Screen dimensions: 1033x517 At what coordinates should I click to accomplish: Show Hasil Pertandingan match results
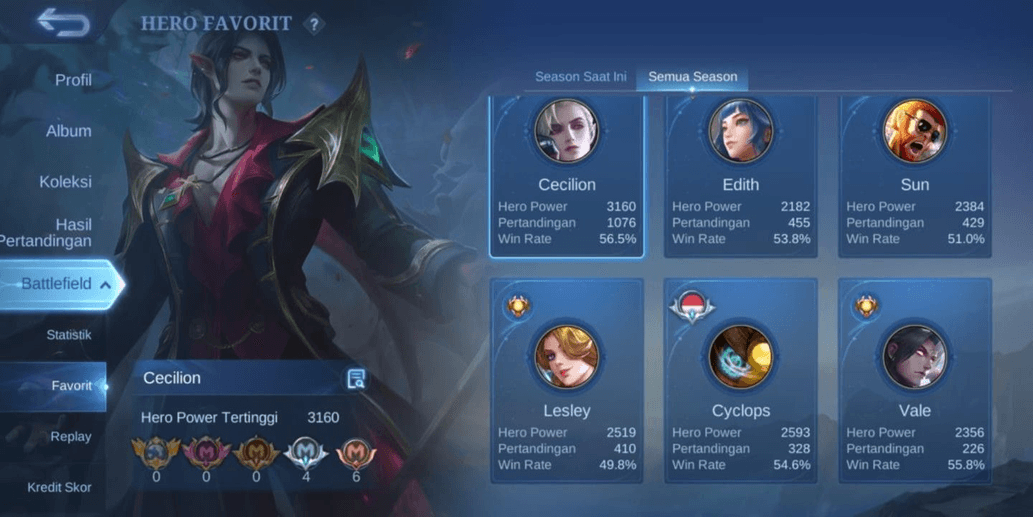58,233
